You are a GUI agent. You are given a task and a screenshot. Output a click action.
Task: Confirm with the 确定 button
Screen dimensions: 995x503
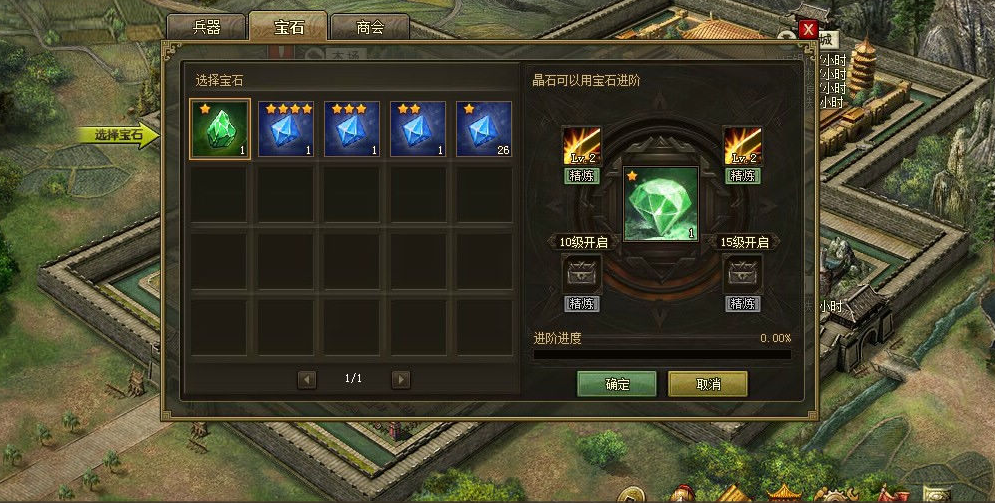(x=617, y=384)
